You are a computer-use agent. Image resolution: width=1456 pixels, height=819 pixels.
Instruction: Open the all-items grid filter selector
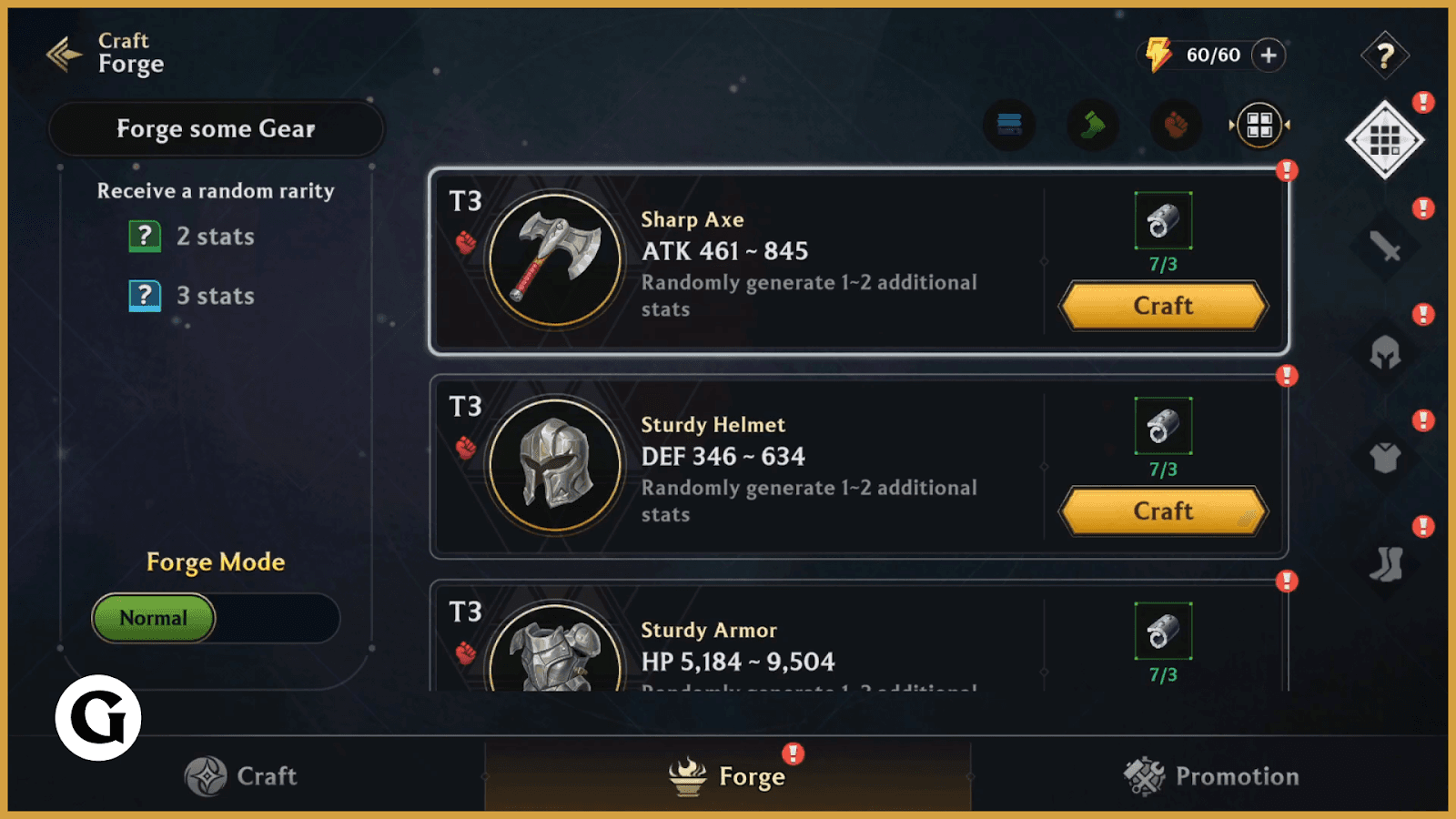[x=1259, y=125]
